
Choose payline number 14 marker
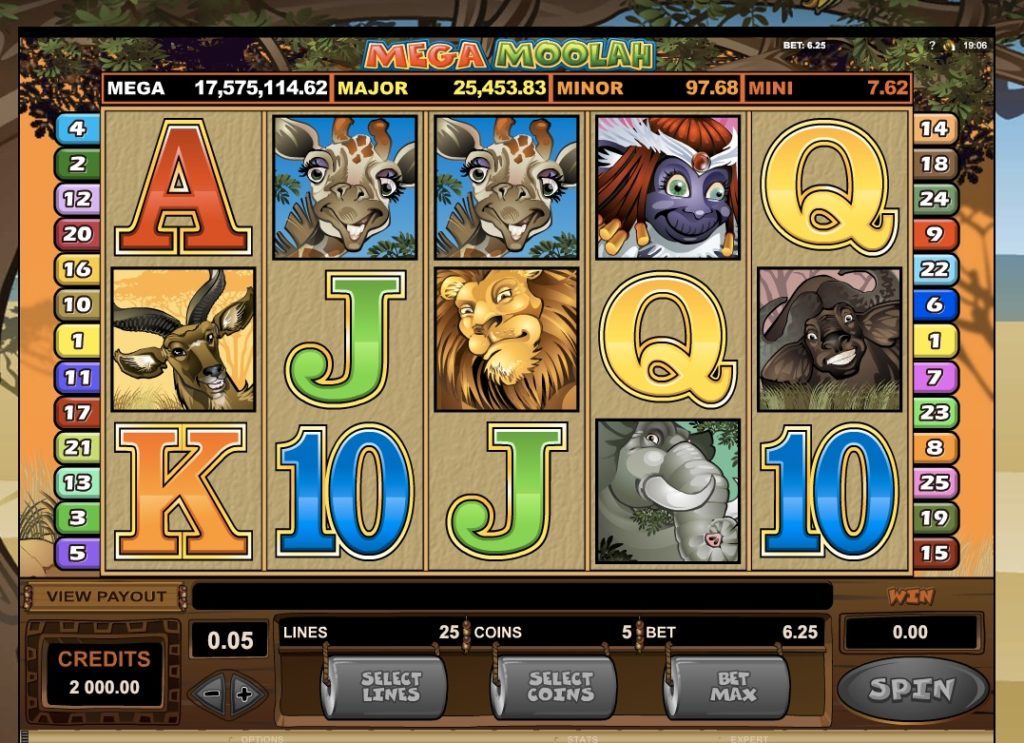[x=934, y=128]
